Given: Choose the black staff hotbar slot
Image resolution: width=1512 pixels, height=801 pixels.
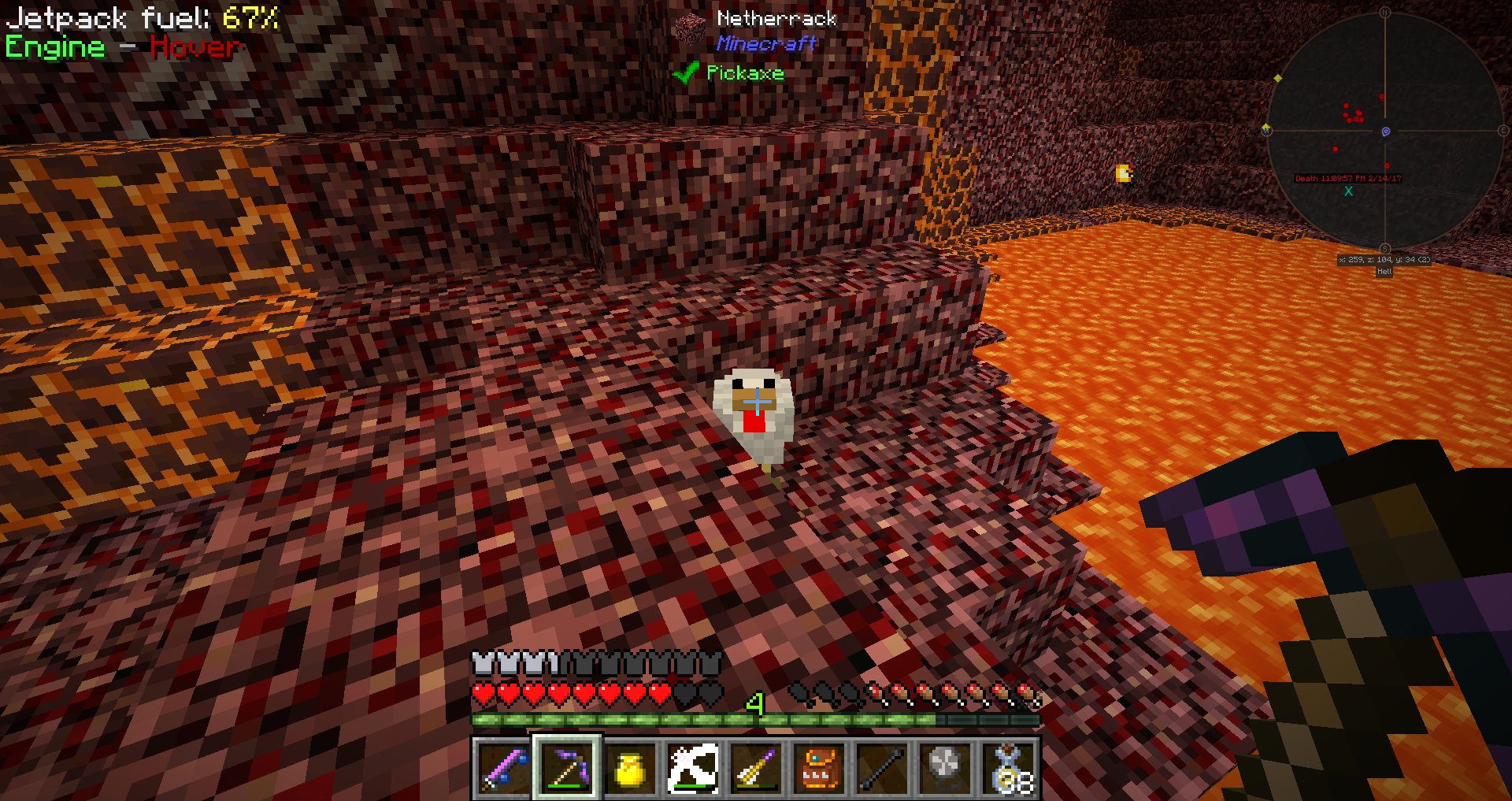Looking at the screenshot, I should click(882, 768).
